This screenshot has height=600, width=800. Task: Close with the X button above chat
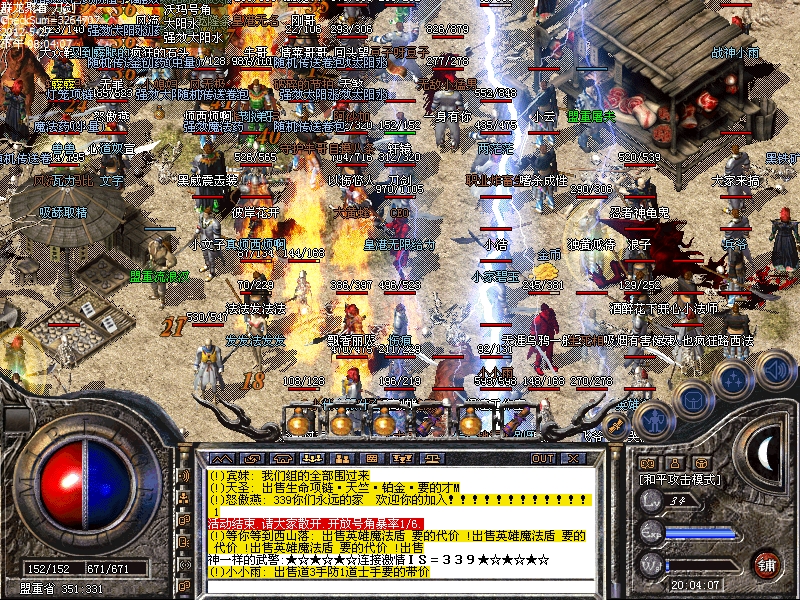[570, 458]
